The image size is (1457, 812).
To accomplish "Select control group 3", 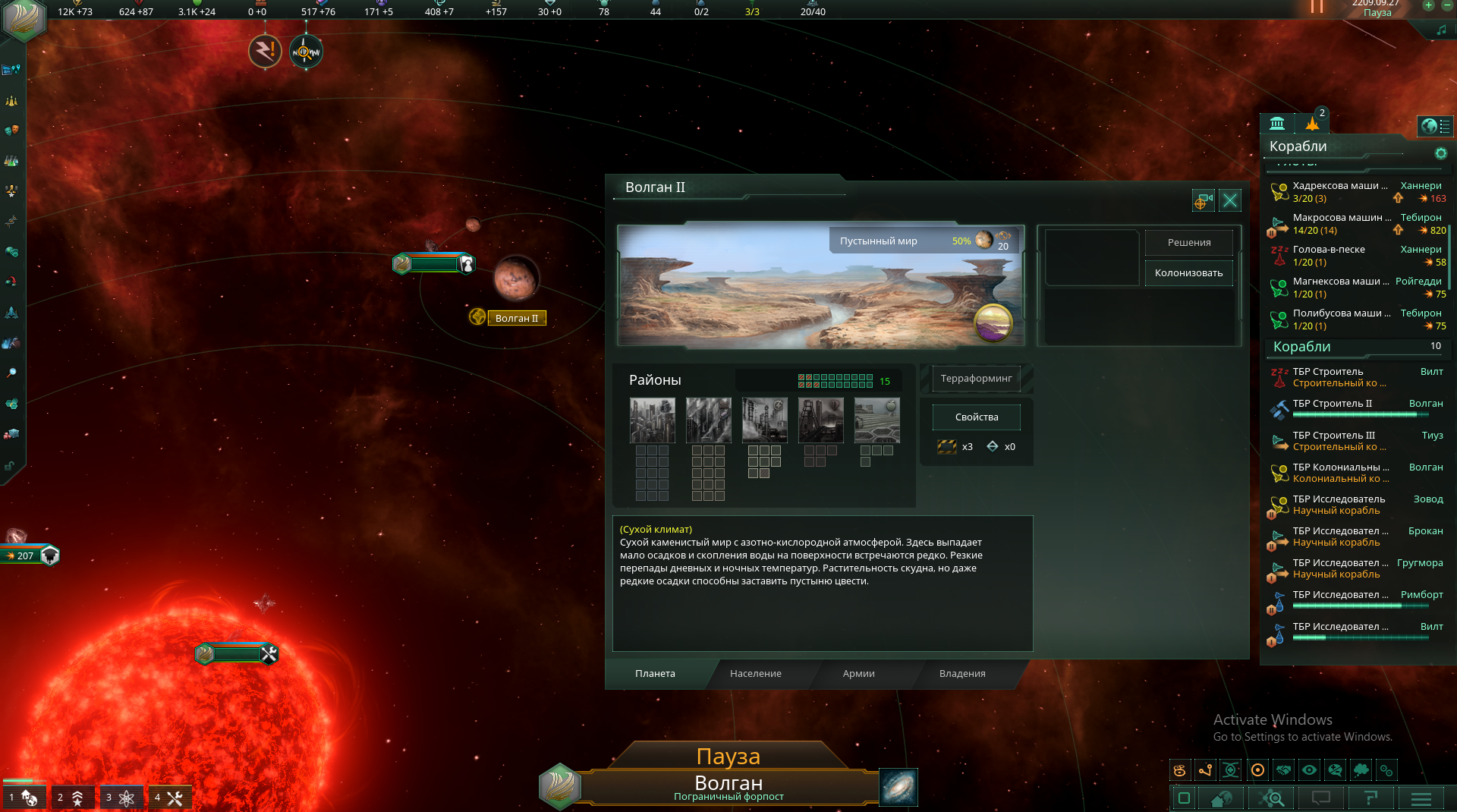I will coord(121,798).
